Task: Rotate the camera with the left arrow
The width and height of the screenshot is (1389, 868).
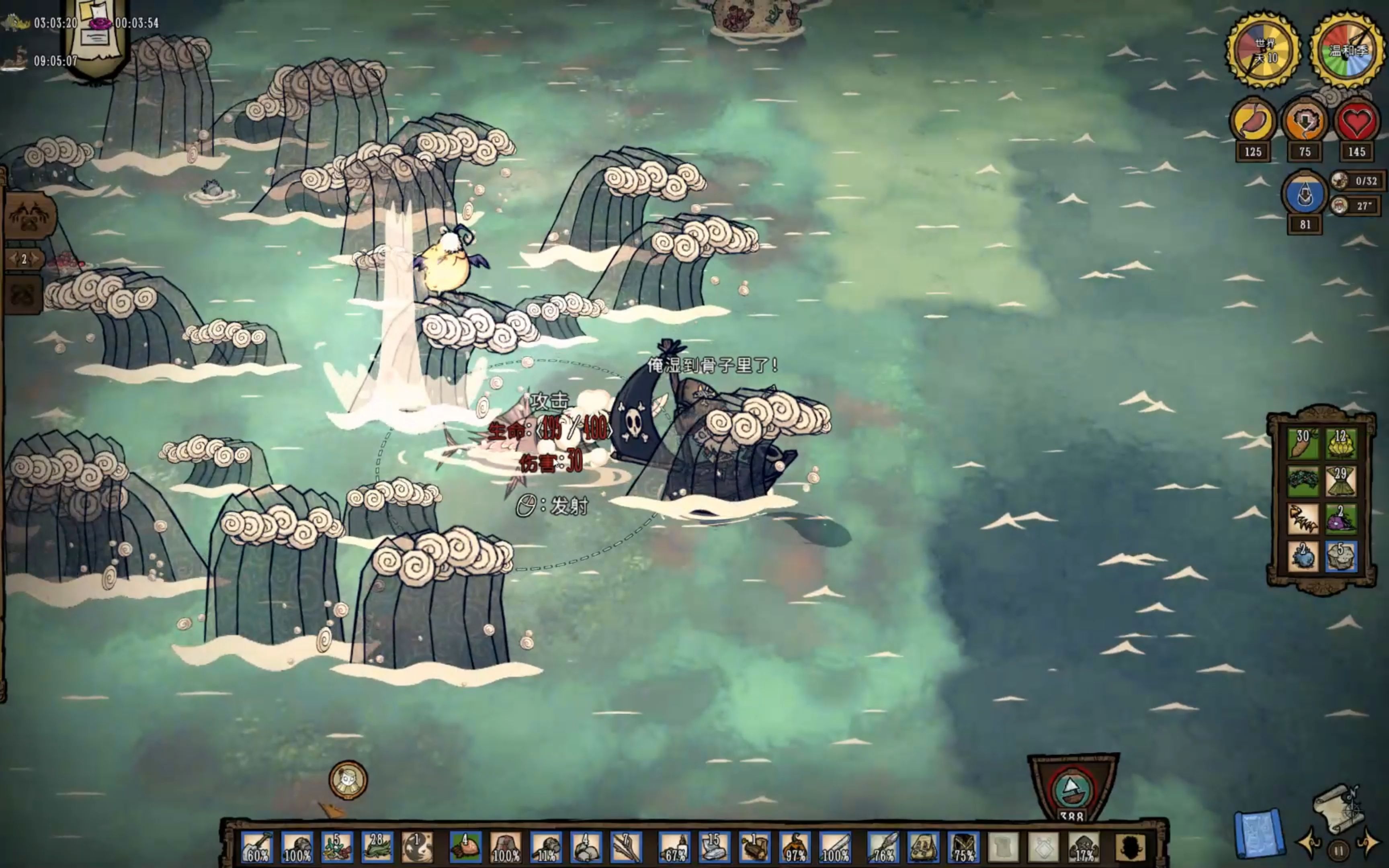Action: point(1308,843)
